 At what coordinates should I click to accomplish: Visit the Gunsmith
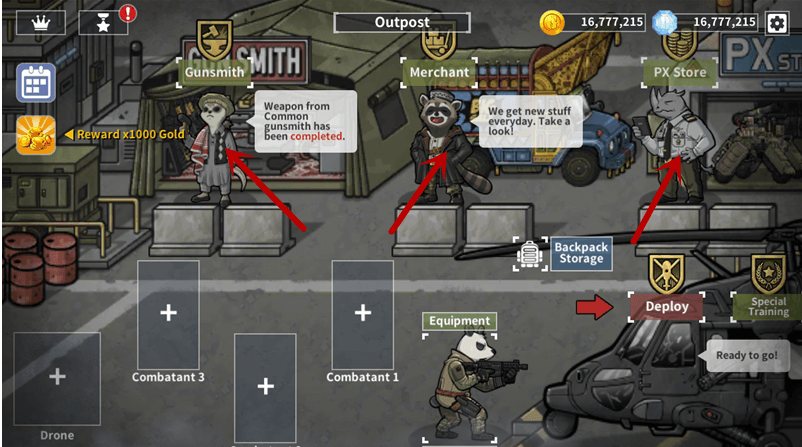coord(215,72)
